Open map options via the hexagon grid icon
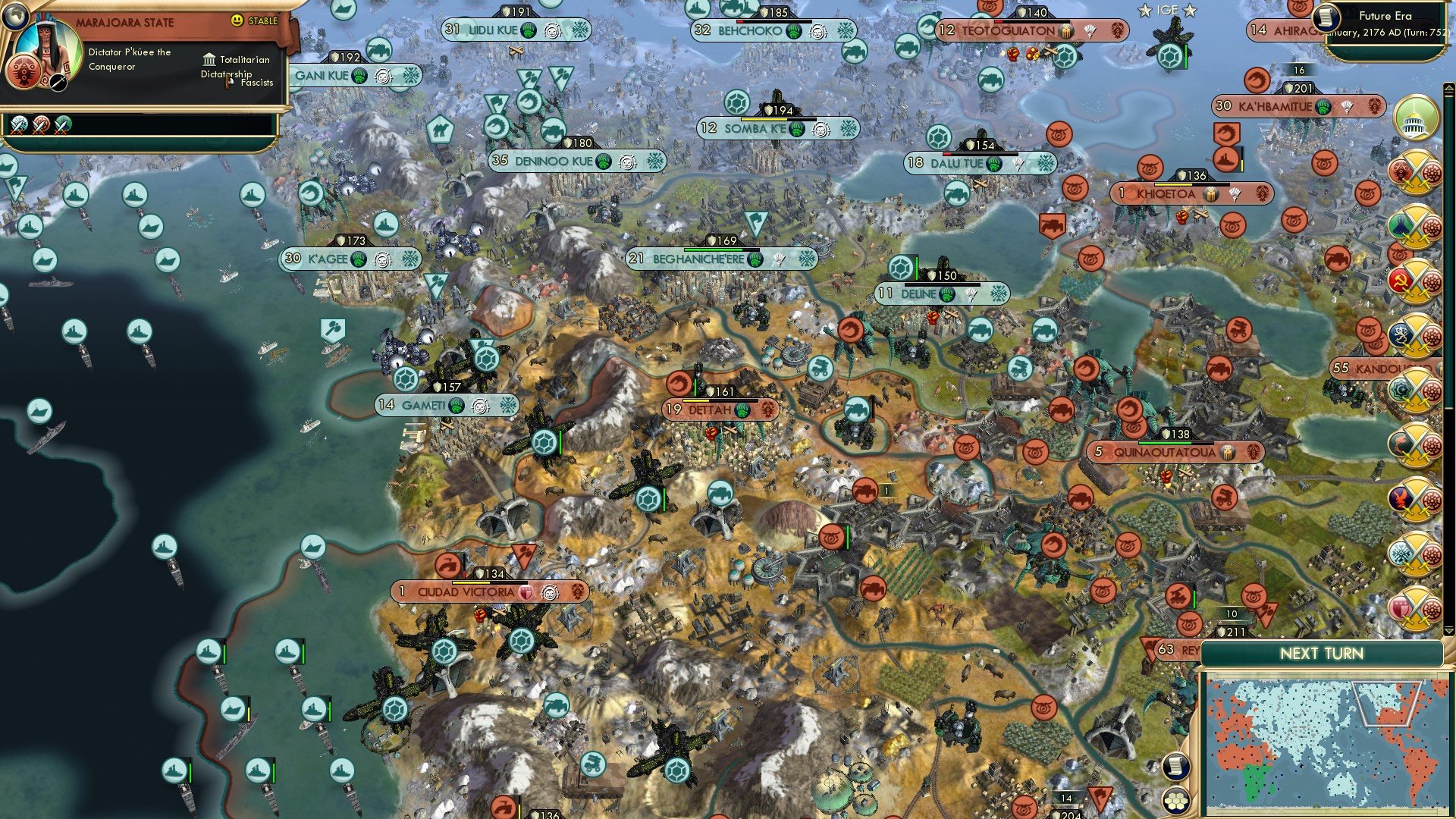Viewport: 1456px width, 819px height. [1176, 801]
